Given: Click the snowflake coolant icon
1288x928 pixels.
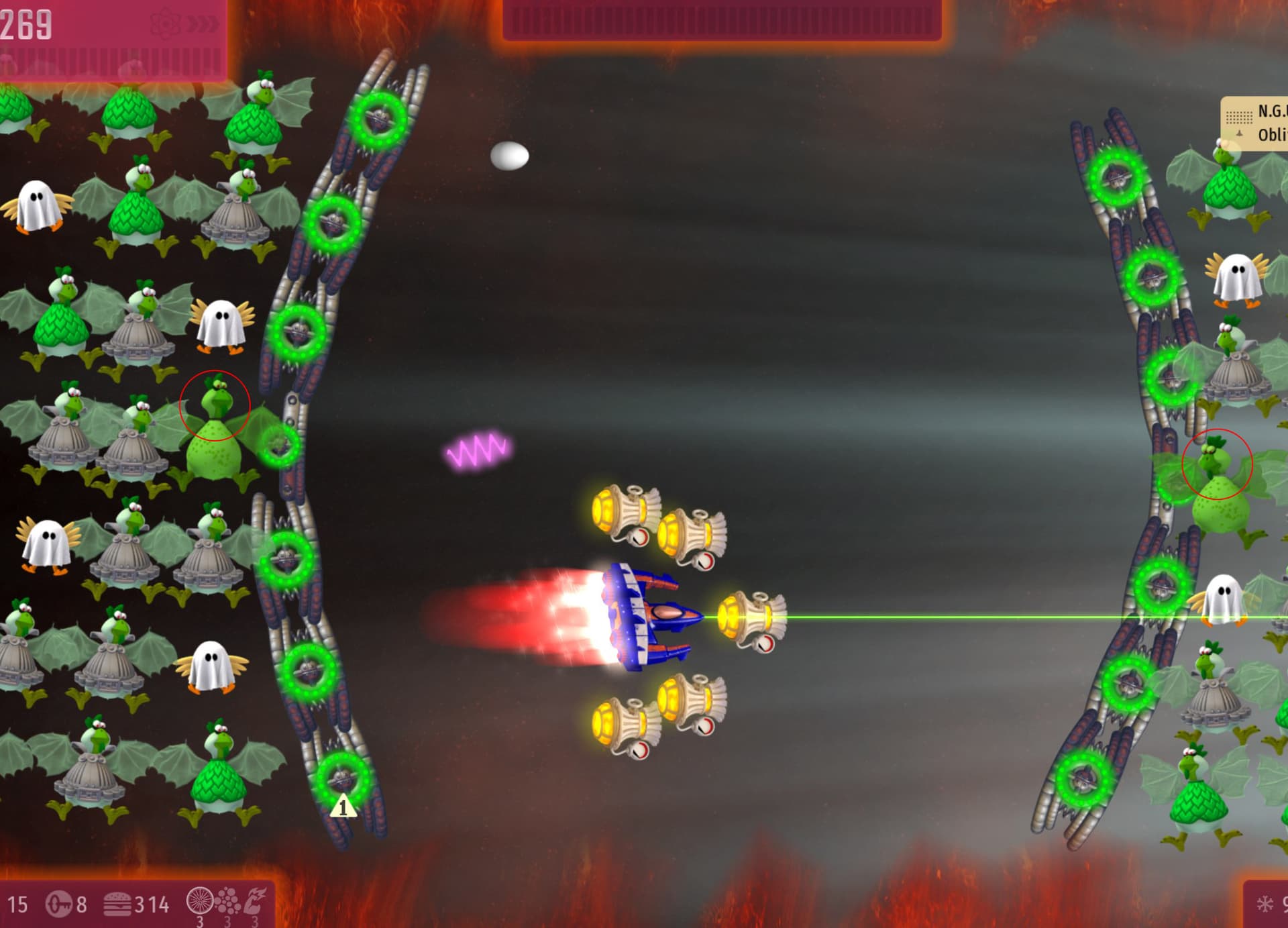Looking at the screenshot, I should [x=1265, y=904].
